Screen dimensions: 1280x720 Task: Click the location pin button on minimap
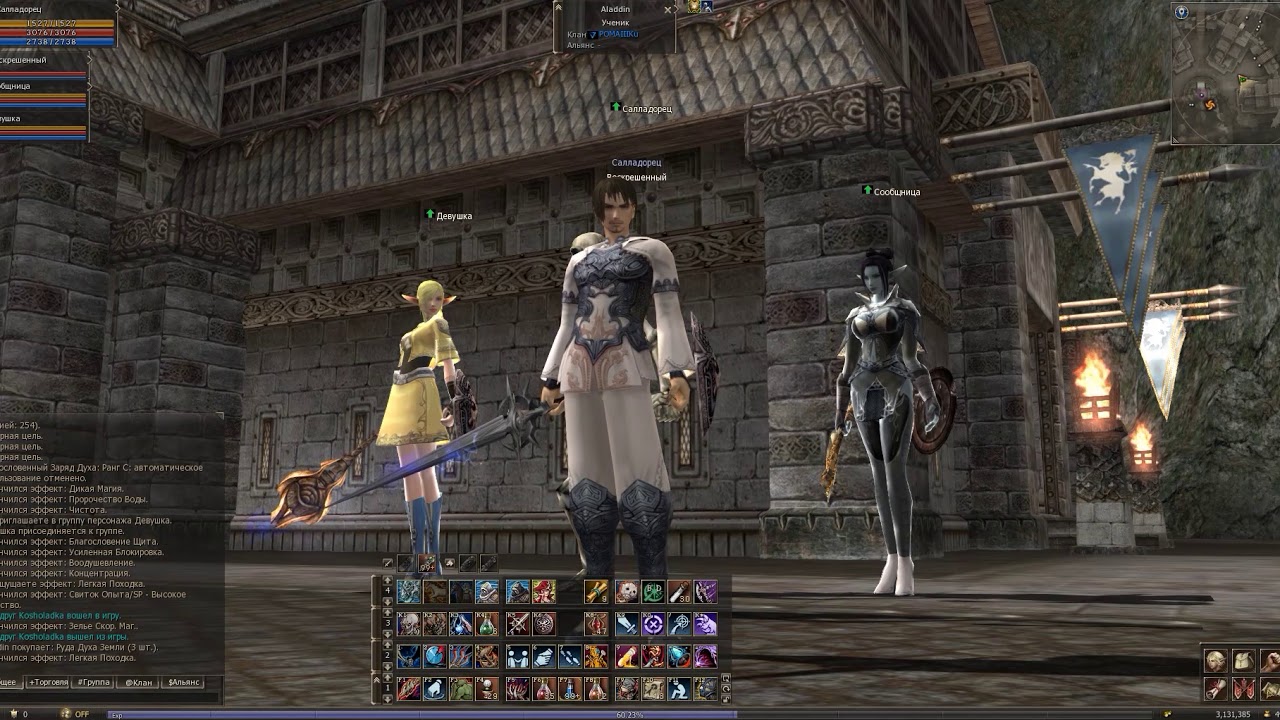click(x=1181, y=12)
